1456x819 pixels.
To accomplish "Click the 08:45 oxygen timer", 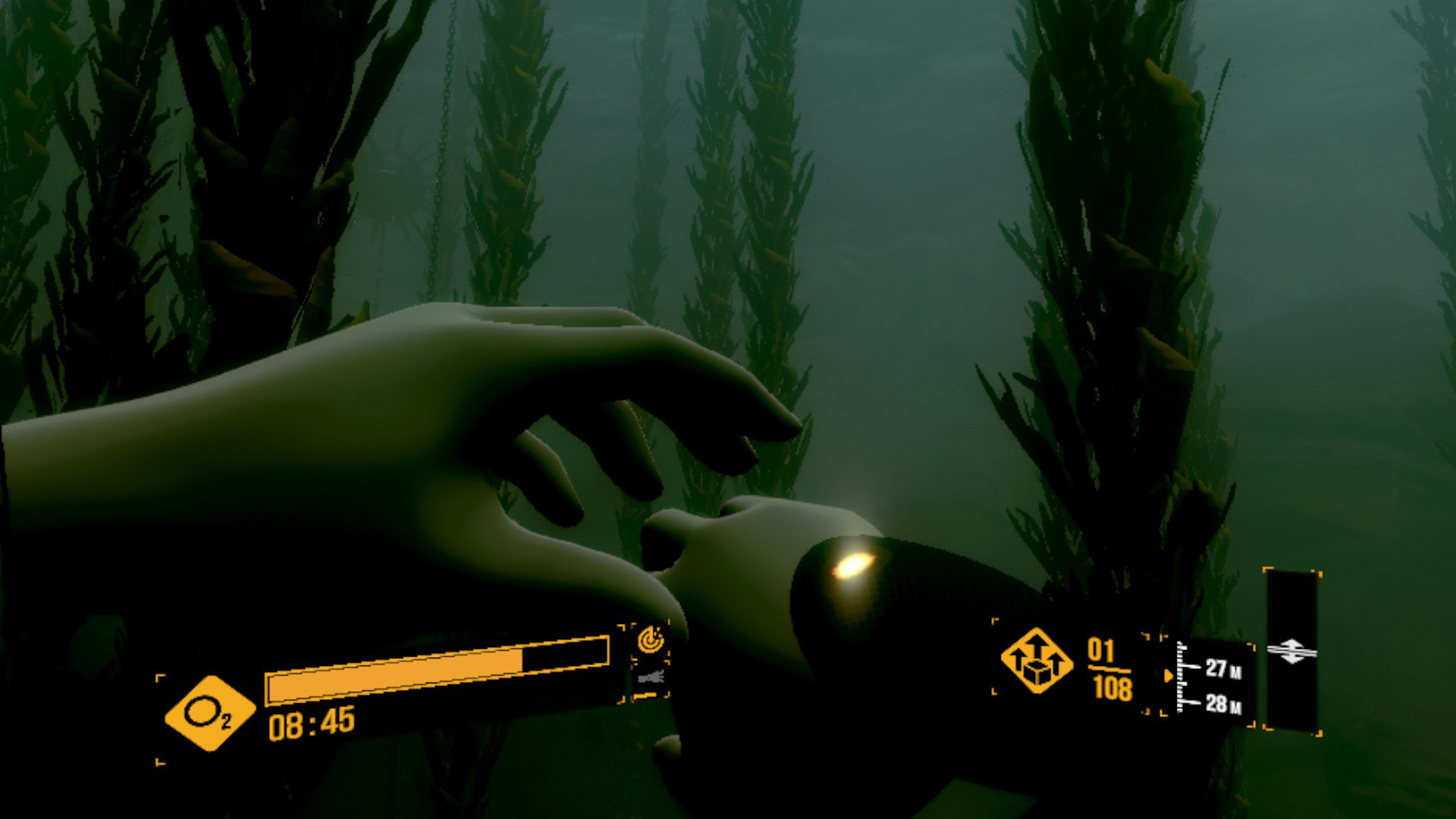I will click(x=312, y=724).
